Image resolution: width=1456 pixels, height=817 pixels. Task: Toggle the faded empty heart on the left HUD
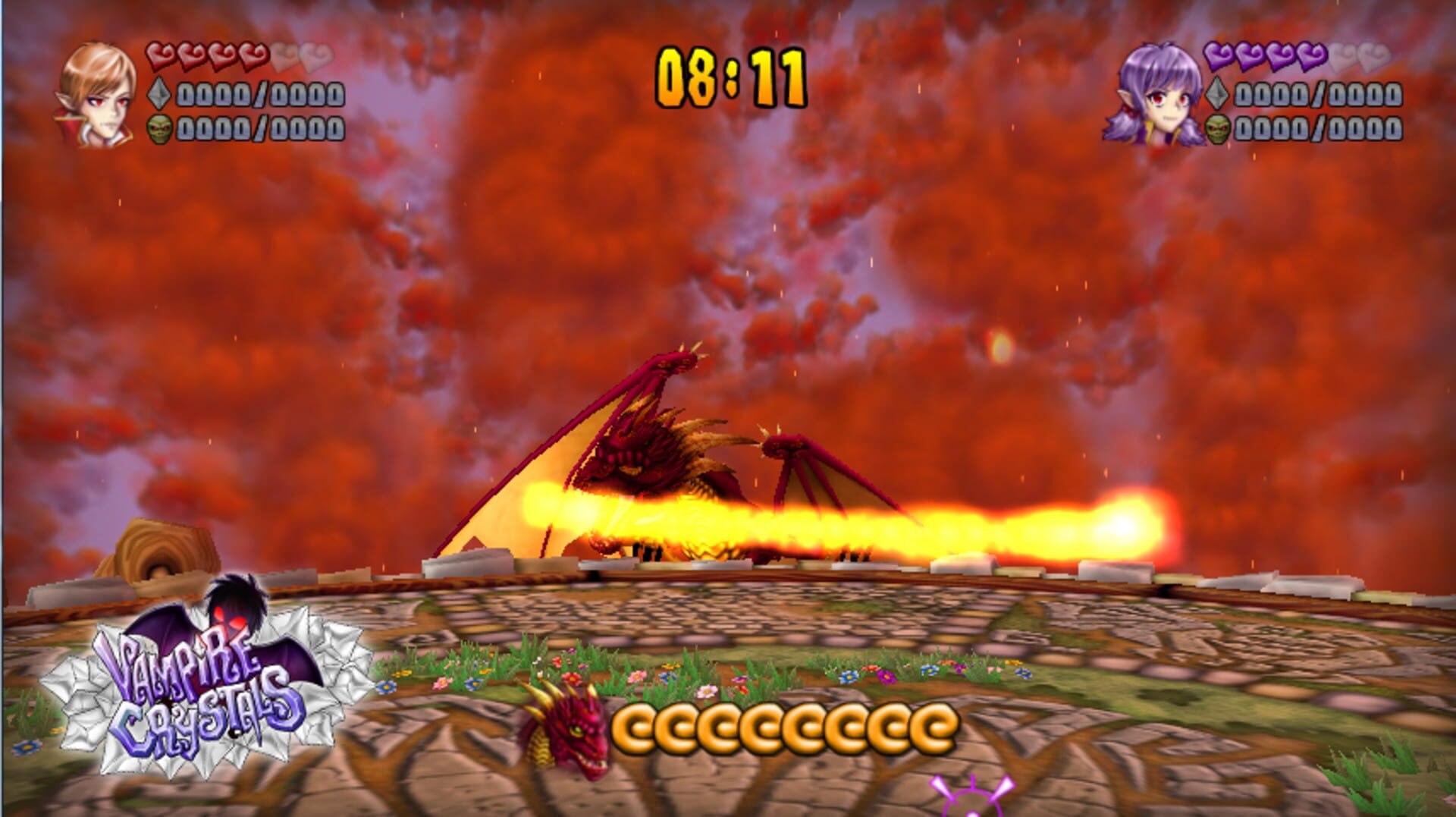(315, 55)
